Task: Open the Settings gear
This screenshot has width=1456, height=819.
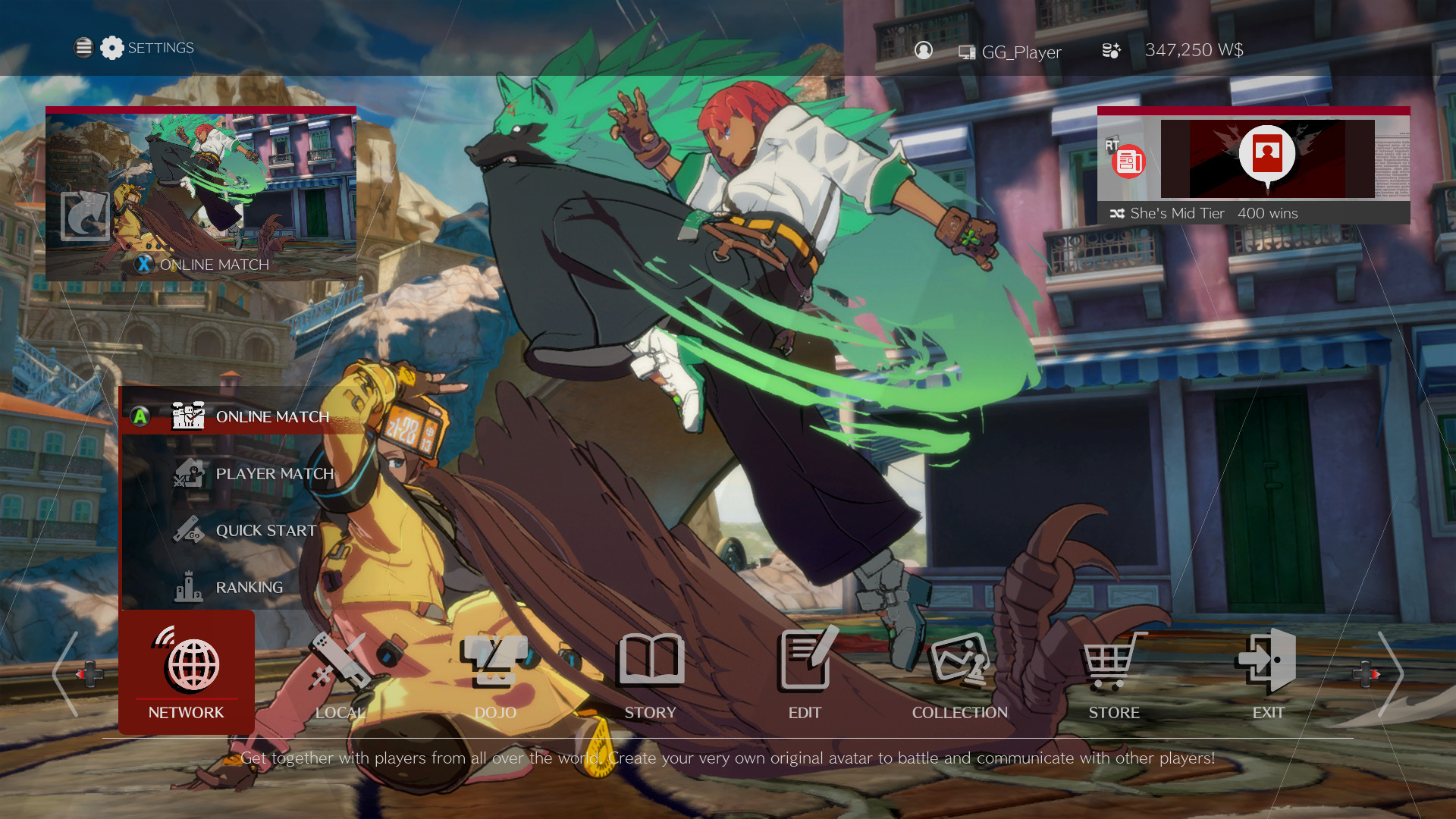Action: coord(112,47)
